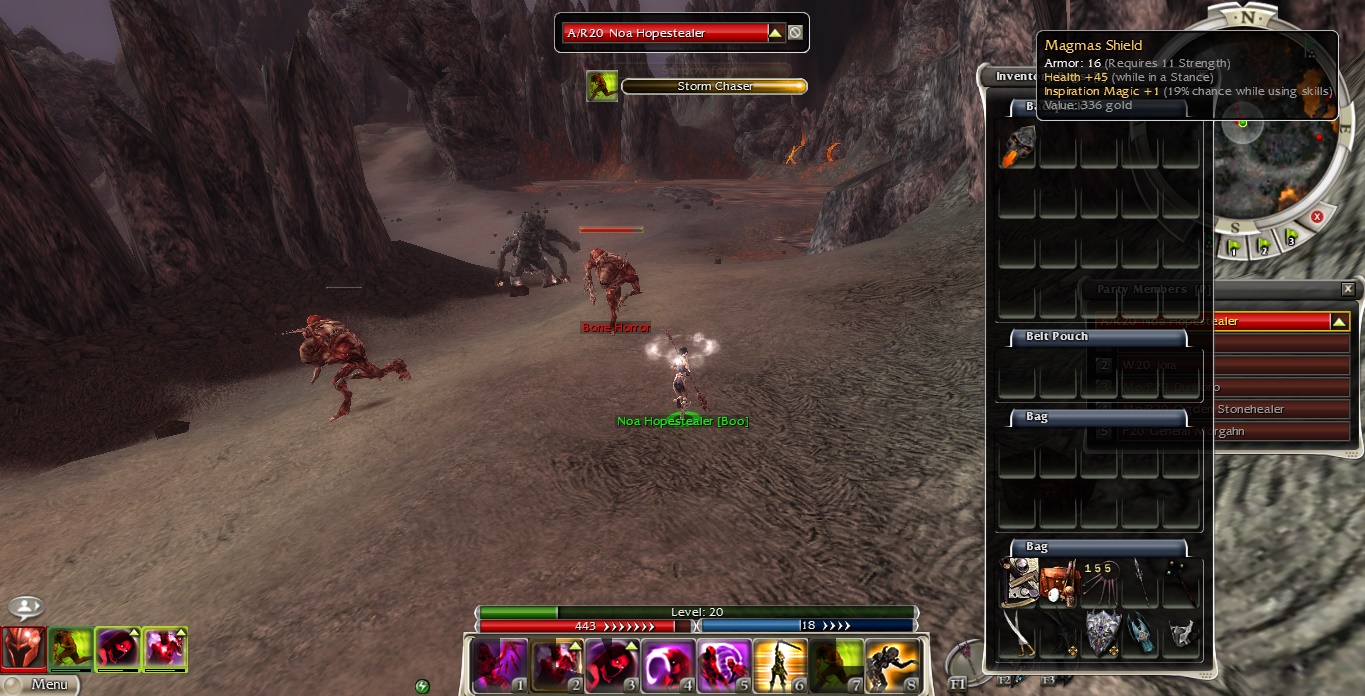Screen dimensions: 1365x696
Task: Activate the orange skill in slot 8
Action: [x=892, y=665]
